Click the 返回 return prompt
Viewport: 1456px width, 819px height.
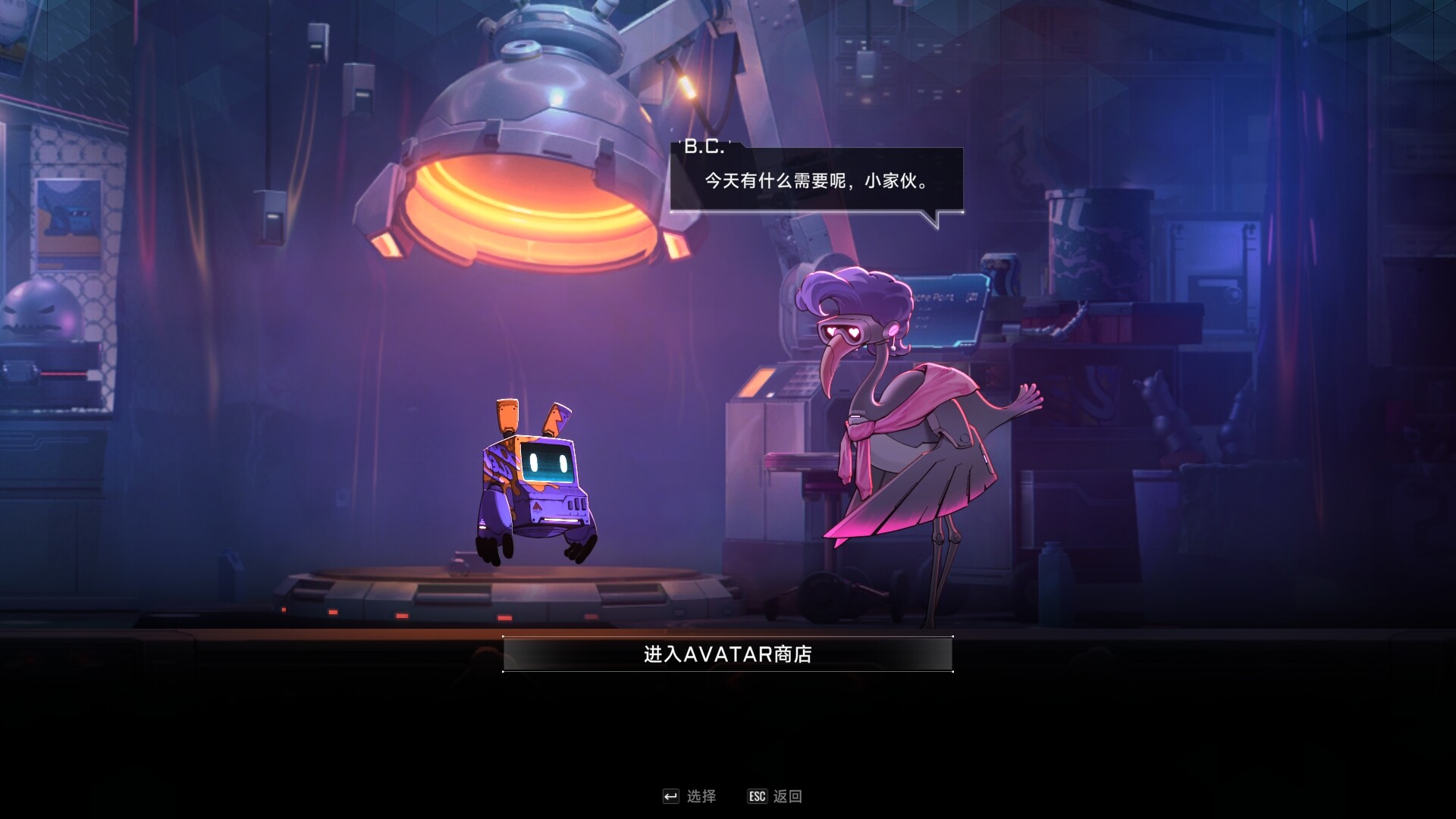tap(789, 795)
